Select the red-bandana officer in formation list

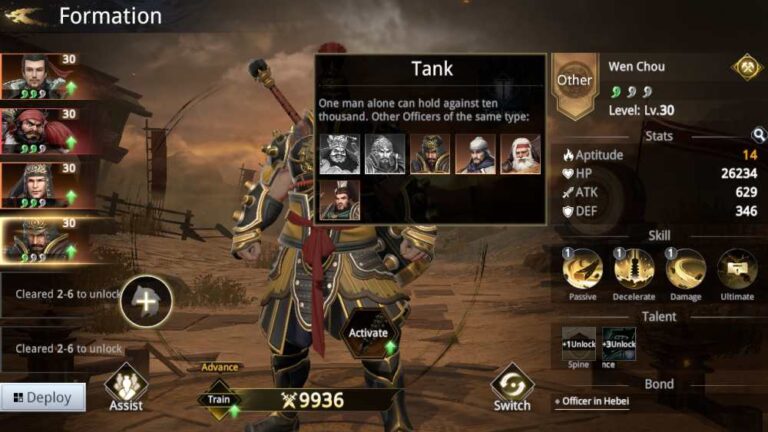[x=38, y=130]
